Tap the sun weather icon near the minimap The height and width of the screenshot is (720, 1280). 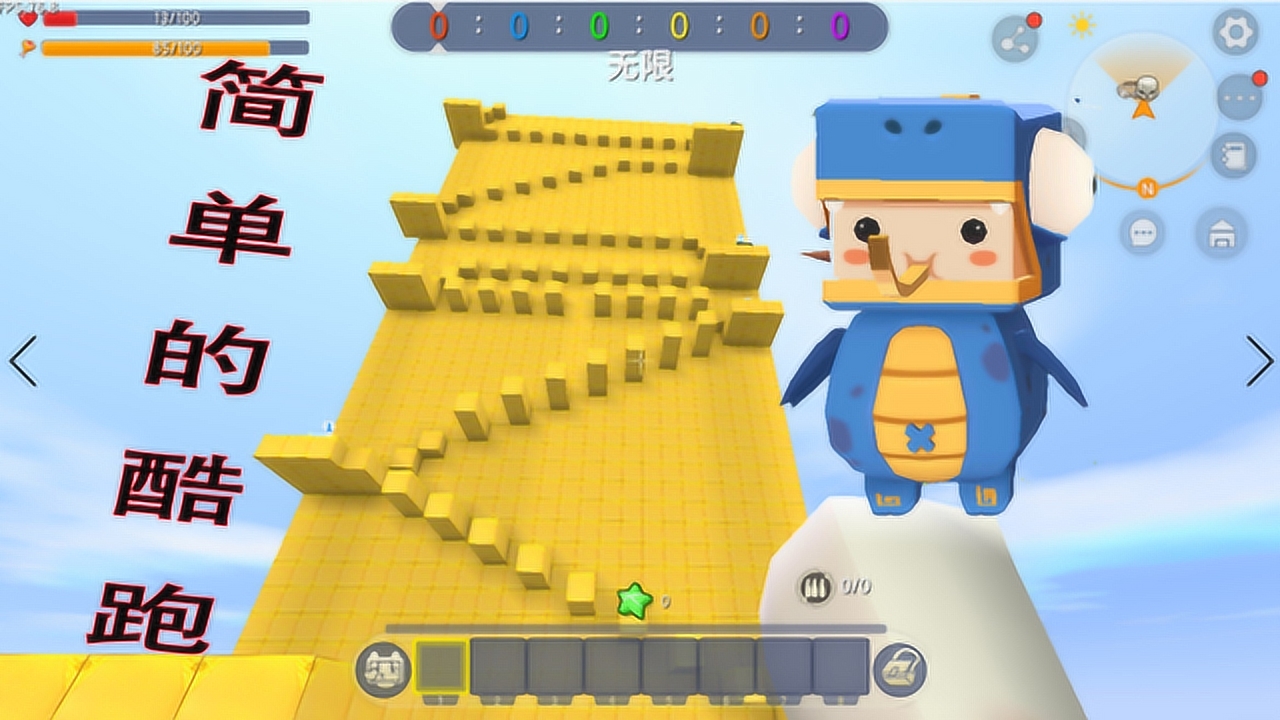tap(1082, 22)
